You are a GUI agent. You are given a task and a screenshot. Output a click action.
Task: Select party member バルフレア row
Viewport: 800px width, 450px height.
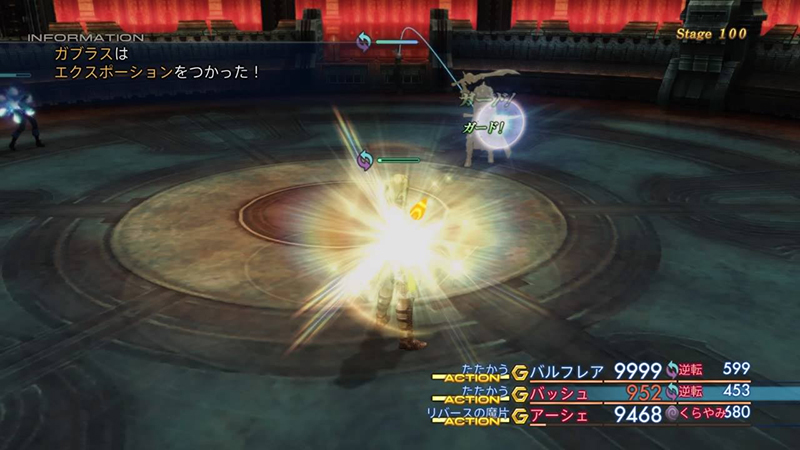(570, 371)
